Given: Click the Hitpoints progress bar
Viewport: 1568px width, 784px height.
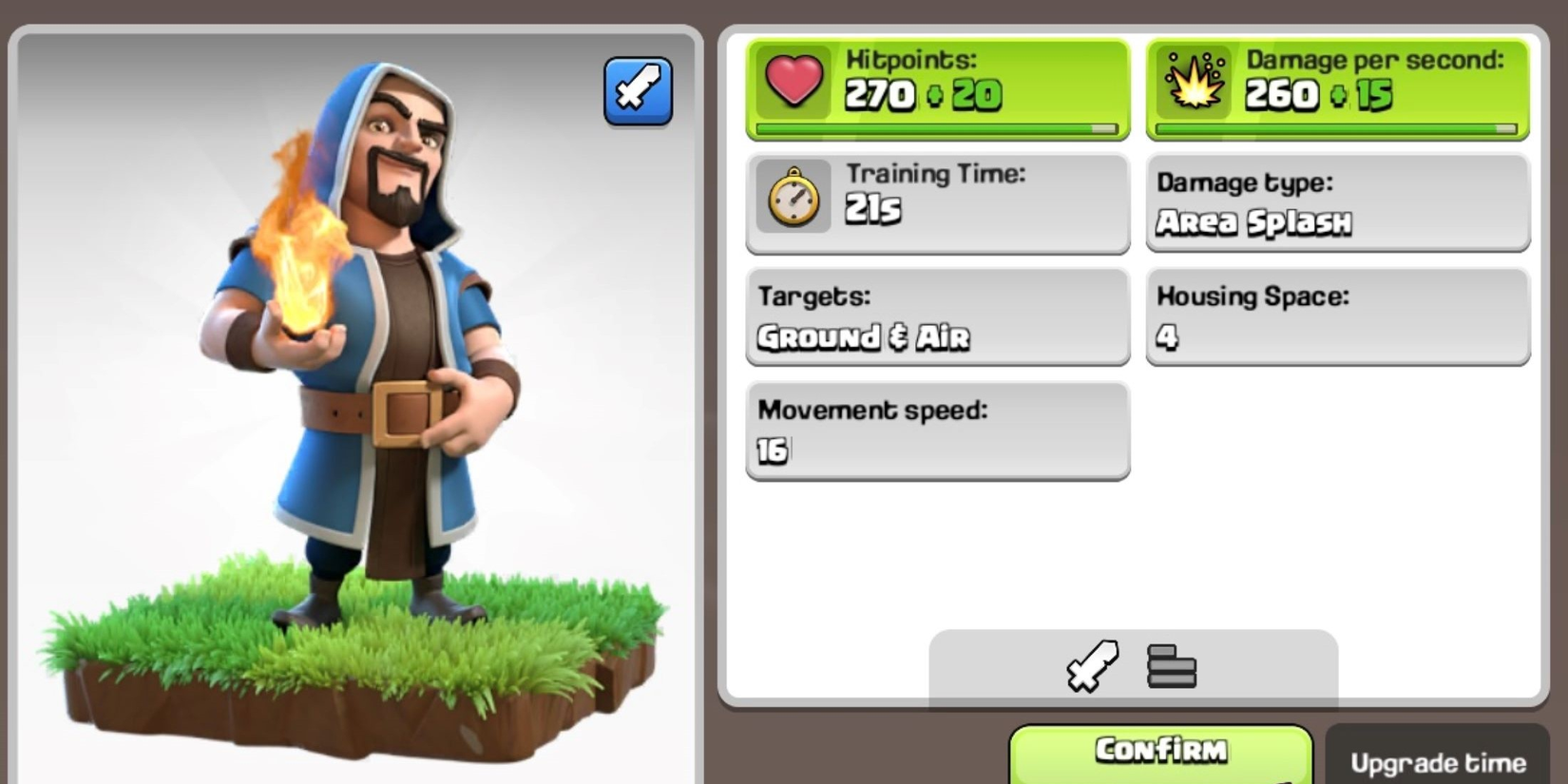Looking at the screenshot, I should click(936, 126).
